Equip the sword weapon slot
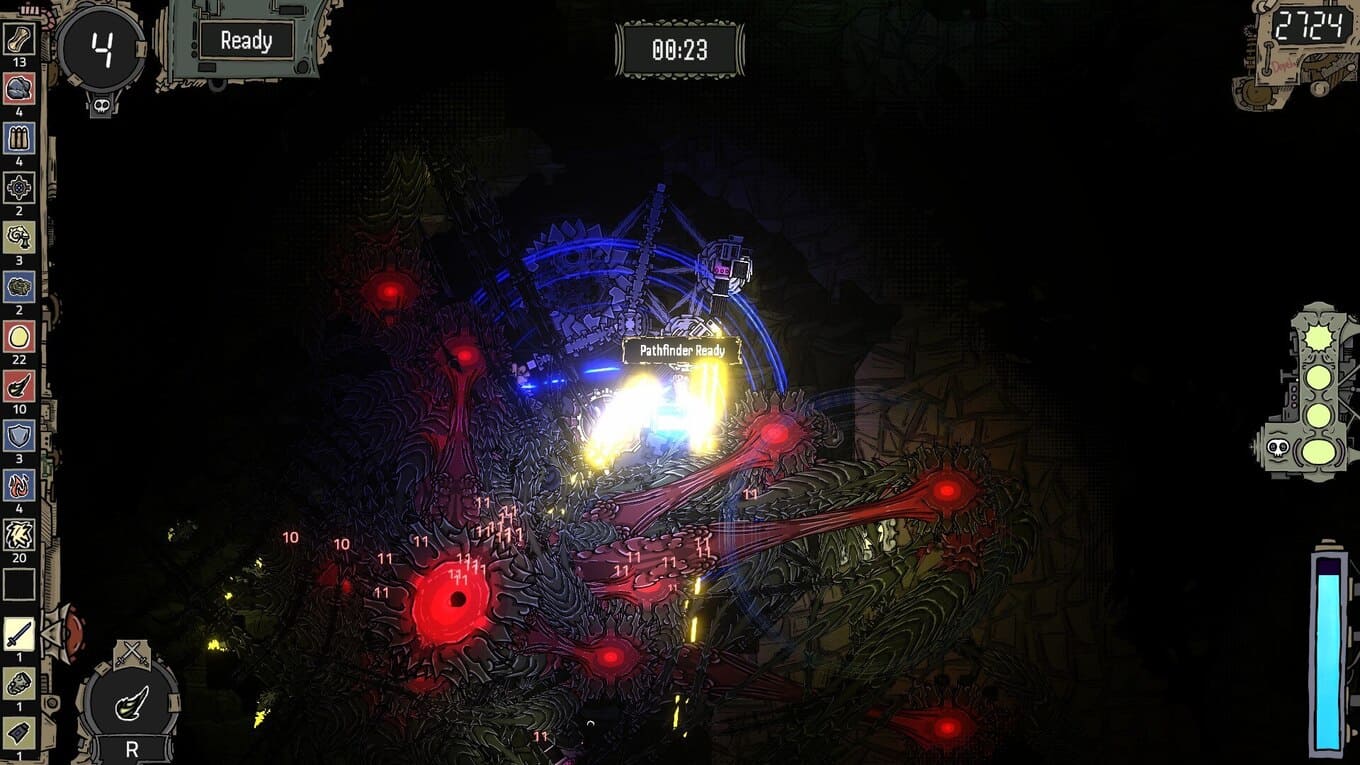1360x765 pixels. (x=19, y=634)
